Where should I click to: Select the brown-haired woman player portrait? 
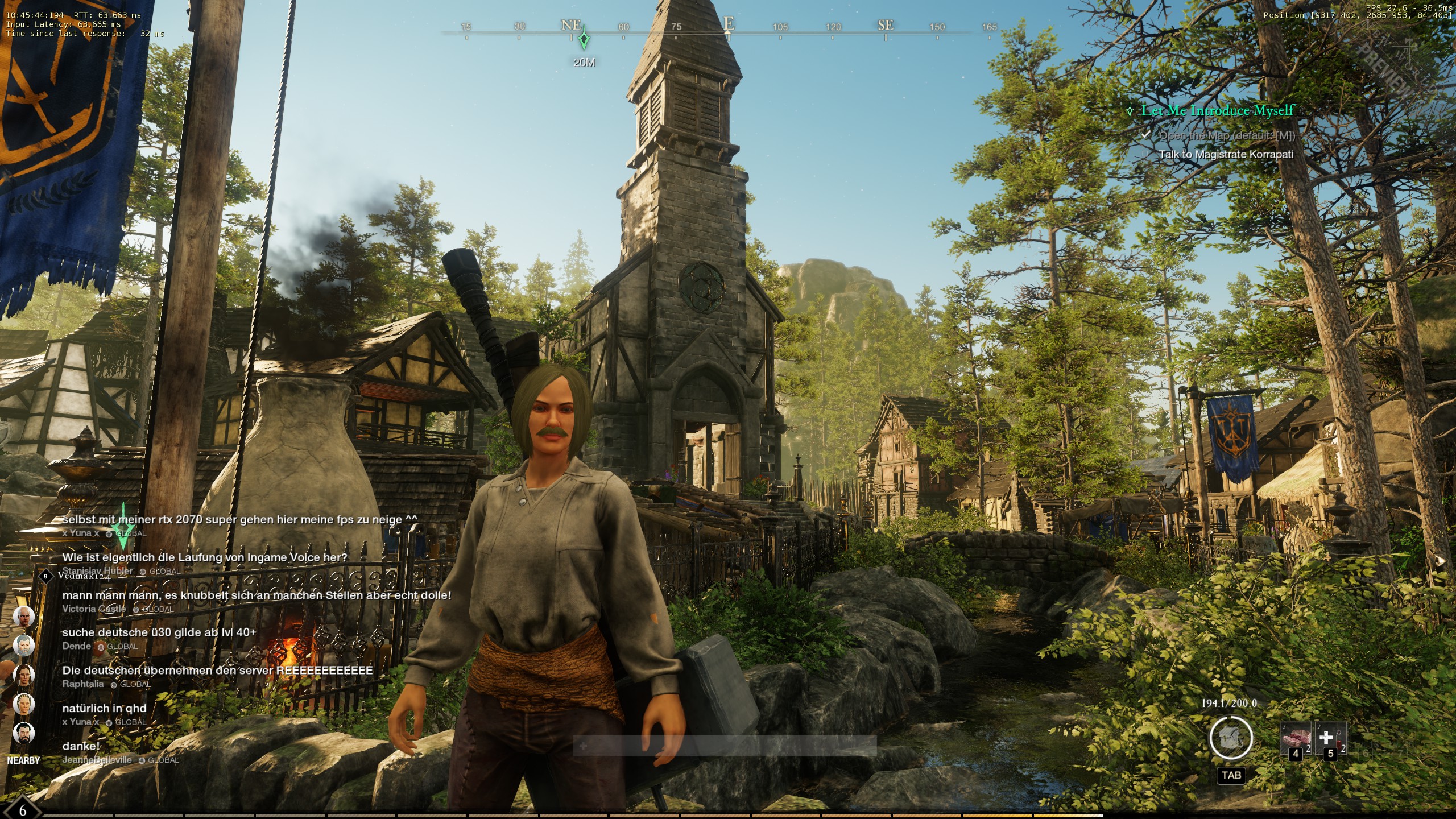23,675
